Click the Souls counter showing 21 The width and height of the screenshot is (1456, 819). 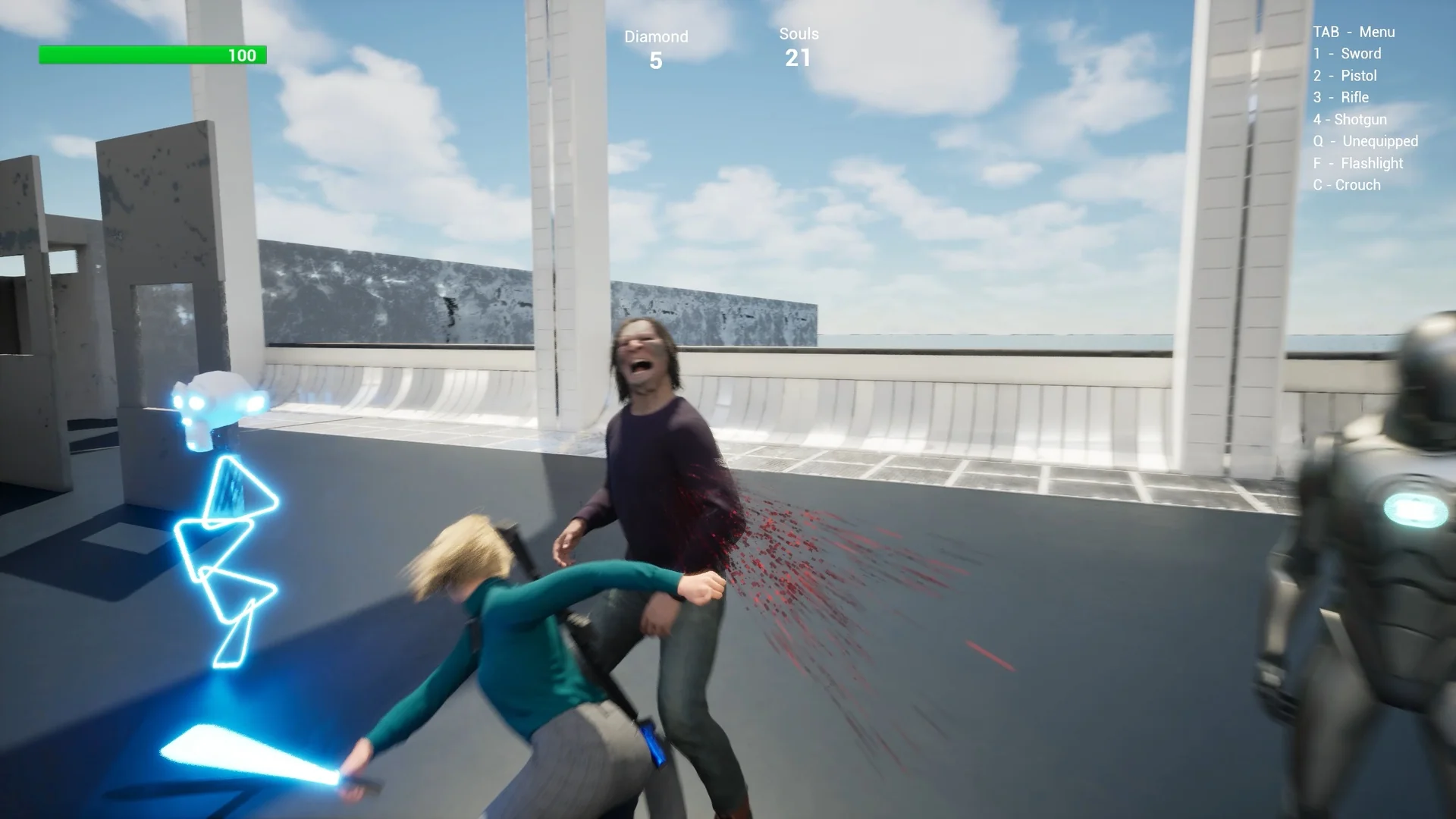tap(798, 45)
